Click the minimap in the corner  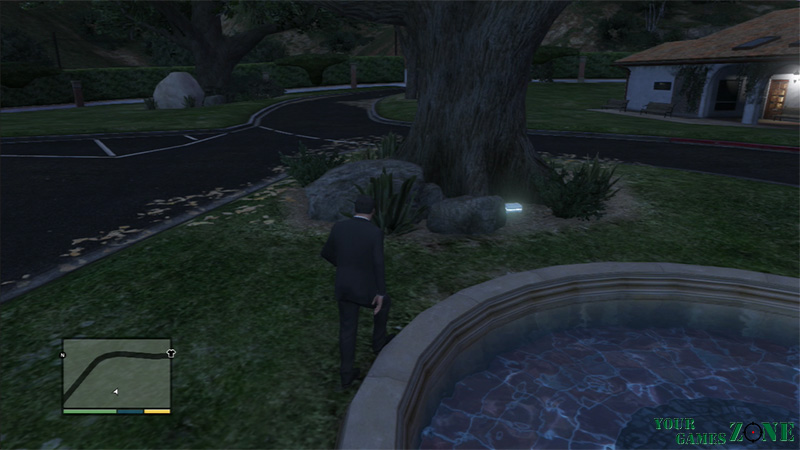point(116,372)
